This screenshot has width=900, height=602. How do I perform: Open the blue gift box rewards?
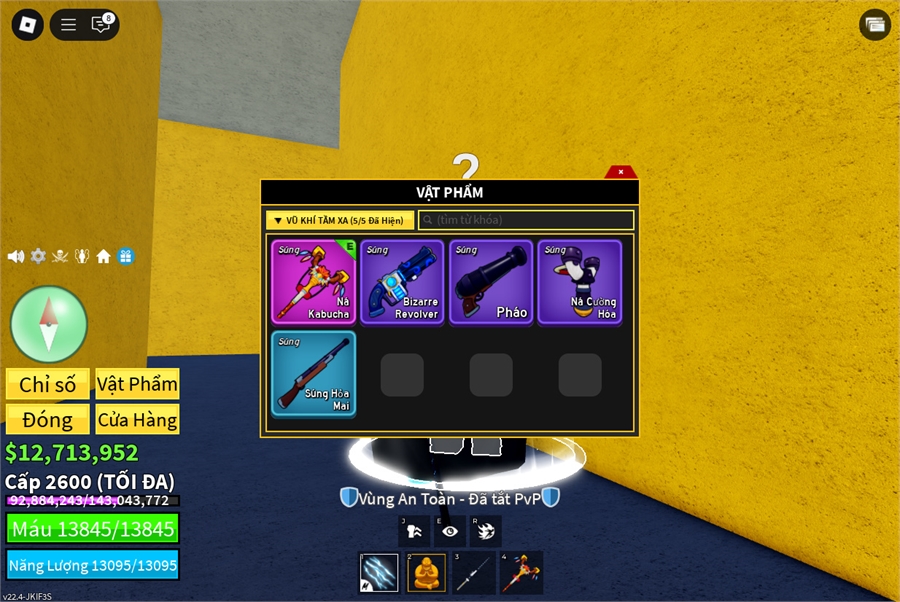pos(125,256)
